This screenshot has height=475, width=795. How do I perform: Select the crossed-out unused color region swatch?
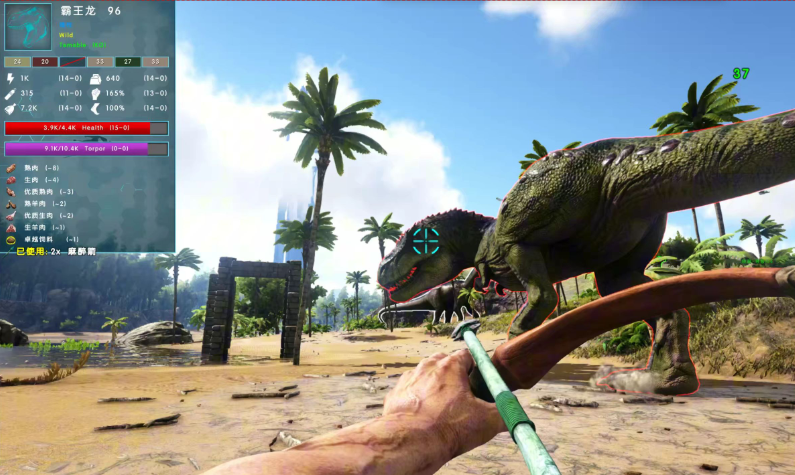click(72, 61)
